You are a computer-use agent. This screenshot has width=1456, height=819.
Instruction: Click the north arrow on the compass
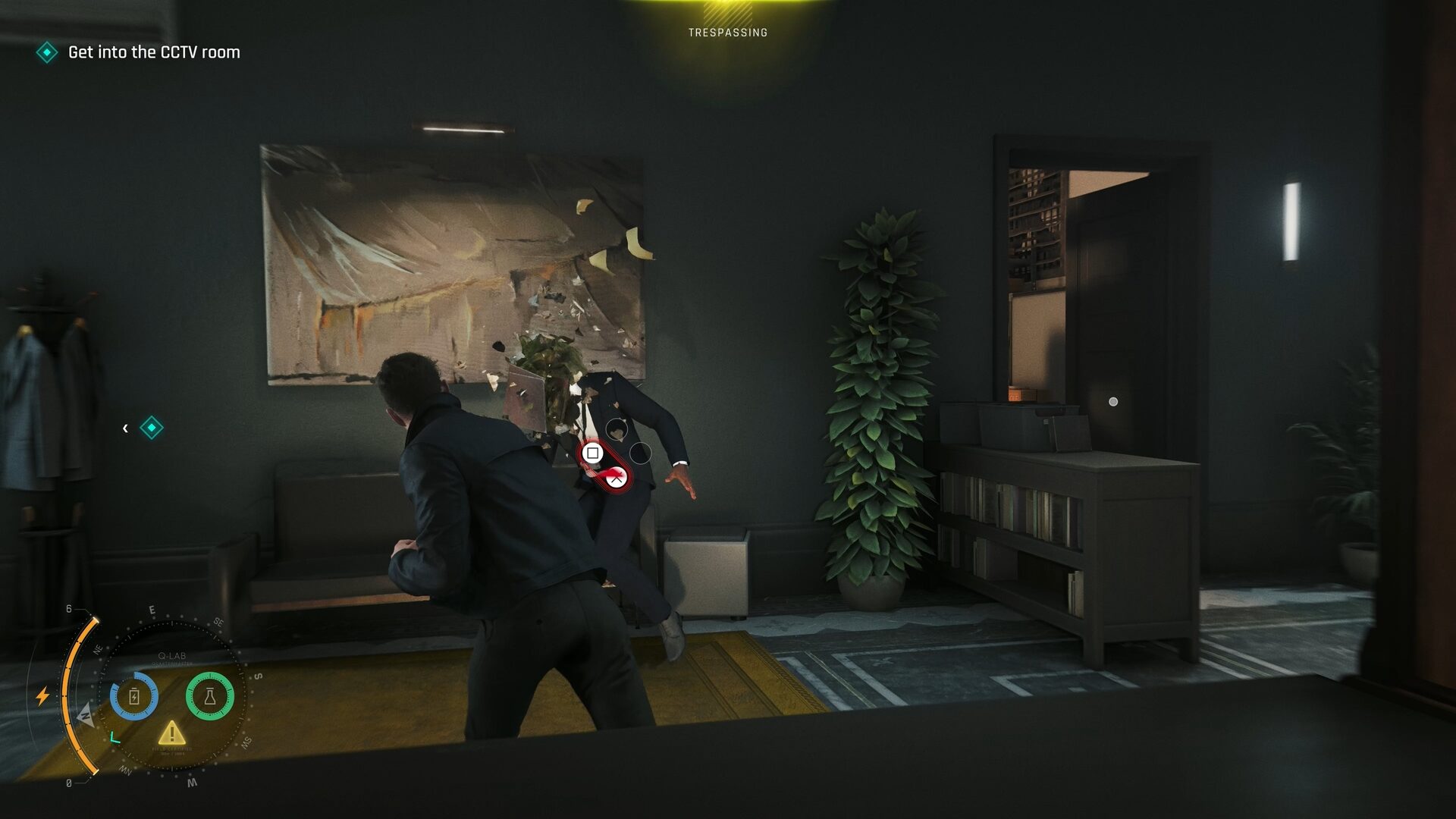click(x=85, y=715)
